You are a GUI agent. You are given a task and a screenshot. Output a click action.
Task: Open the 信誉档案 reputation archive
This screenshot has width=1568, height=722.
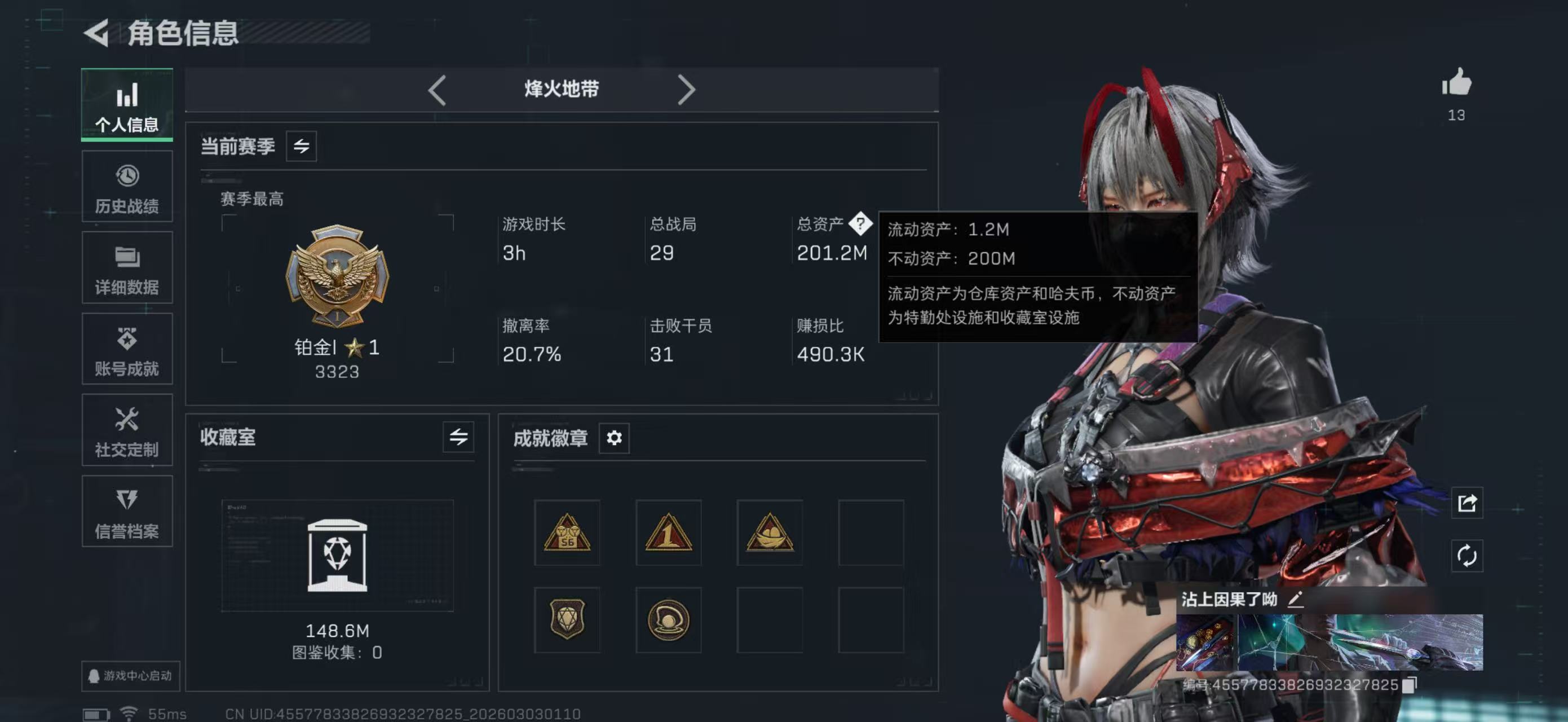click(127, 513)
